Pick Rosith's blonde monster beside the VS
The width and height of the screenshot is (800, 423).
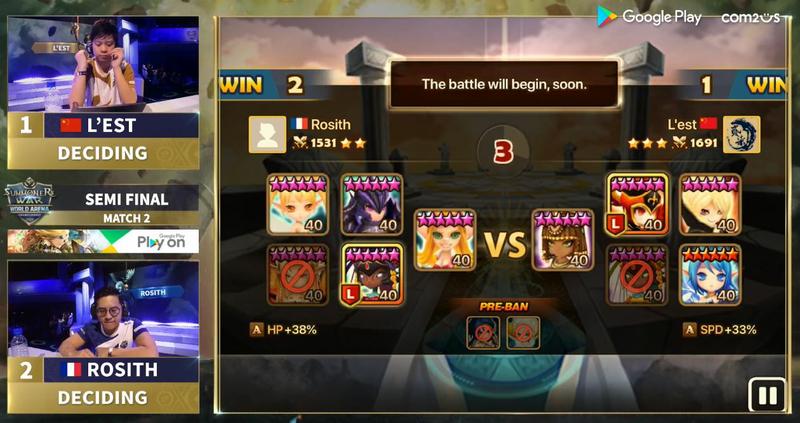[x=445, y=240]
